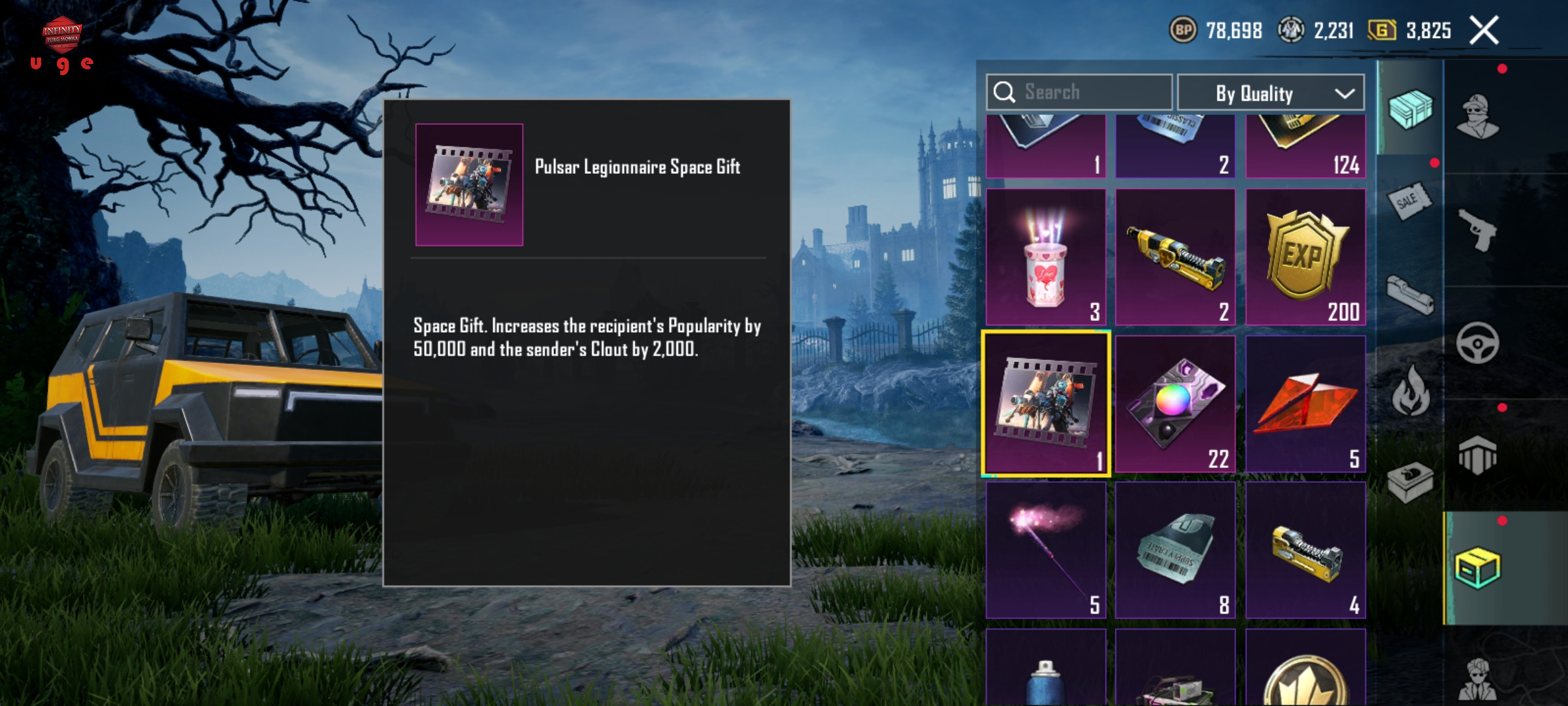
Task: Select the EXP card item slot
Action: click(1305, 257)
